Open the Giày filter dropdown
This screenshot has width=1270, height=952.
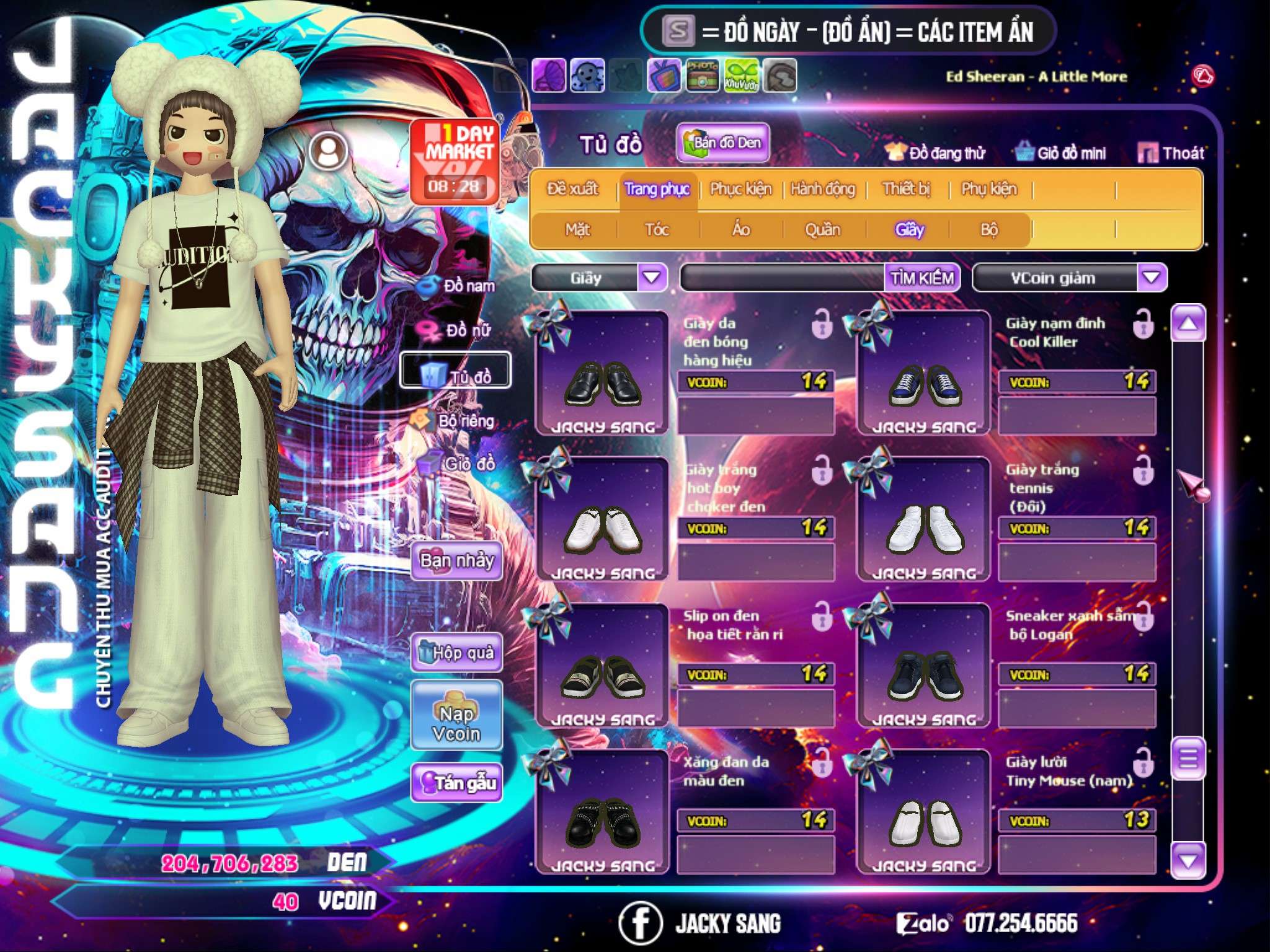coord(652,277)
